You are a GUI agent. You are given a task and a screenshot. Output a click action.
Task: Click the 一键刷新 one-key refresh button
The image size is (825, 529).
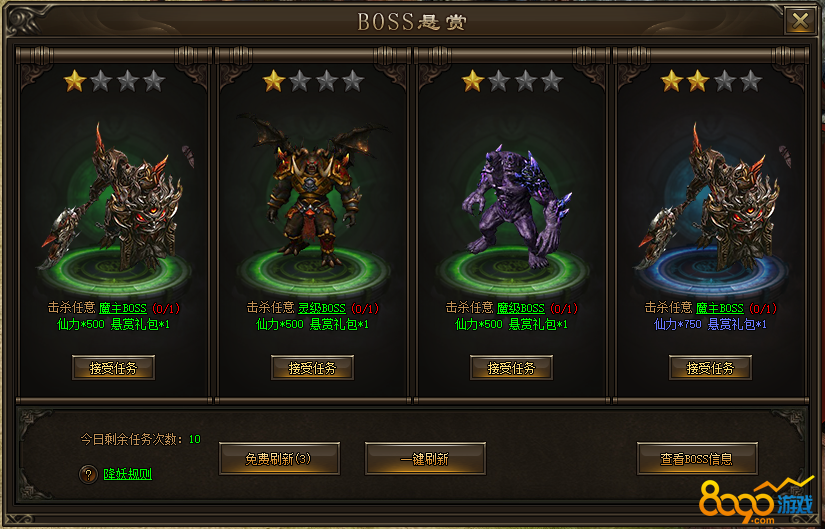coord(425,459)
